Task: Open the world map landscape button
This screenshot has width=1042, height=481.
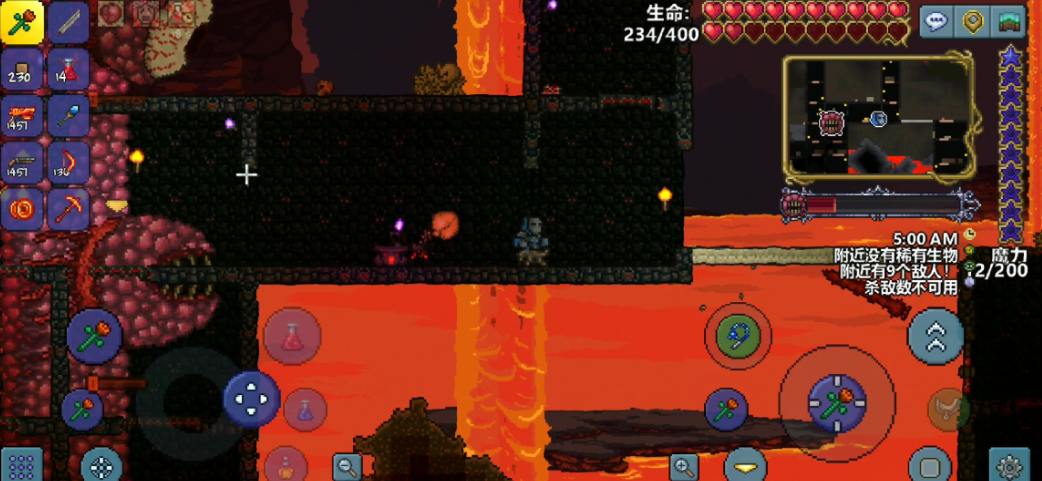Action: click(1008, 22)
